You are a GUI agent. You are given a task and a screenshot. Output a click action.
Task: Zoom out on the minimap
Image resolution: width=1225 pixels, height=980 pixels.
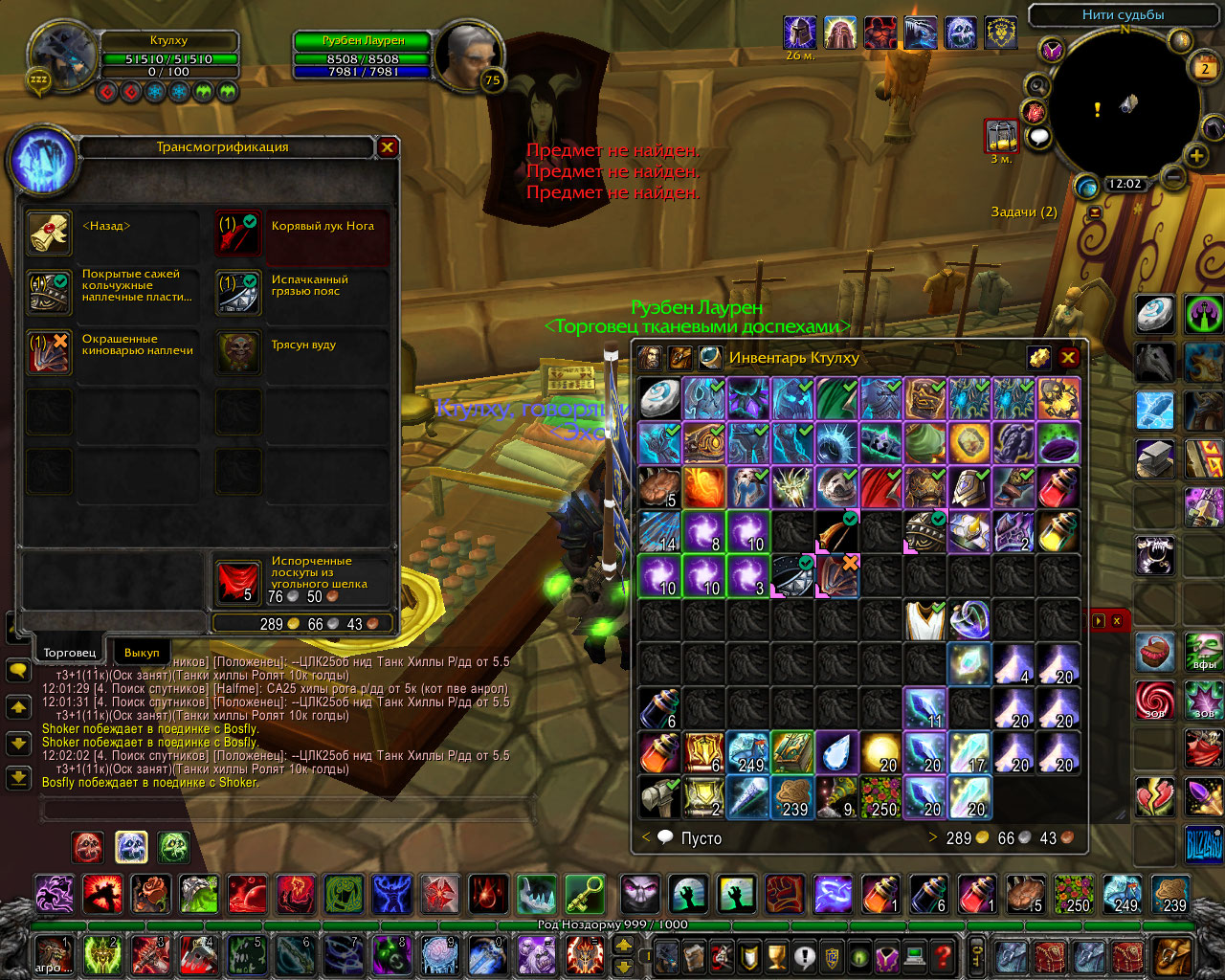coord(1173,176)
